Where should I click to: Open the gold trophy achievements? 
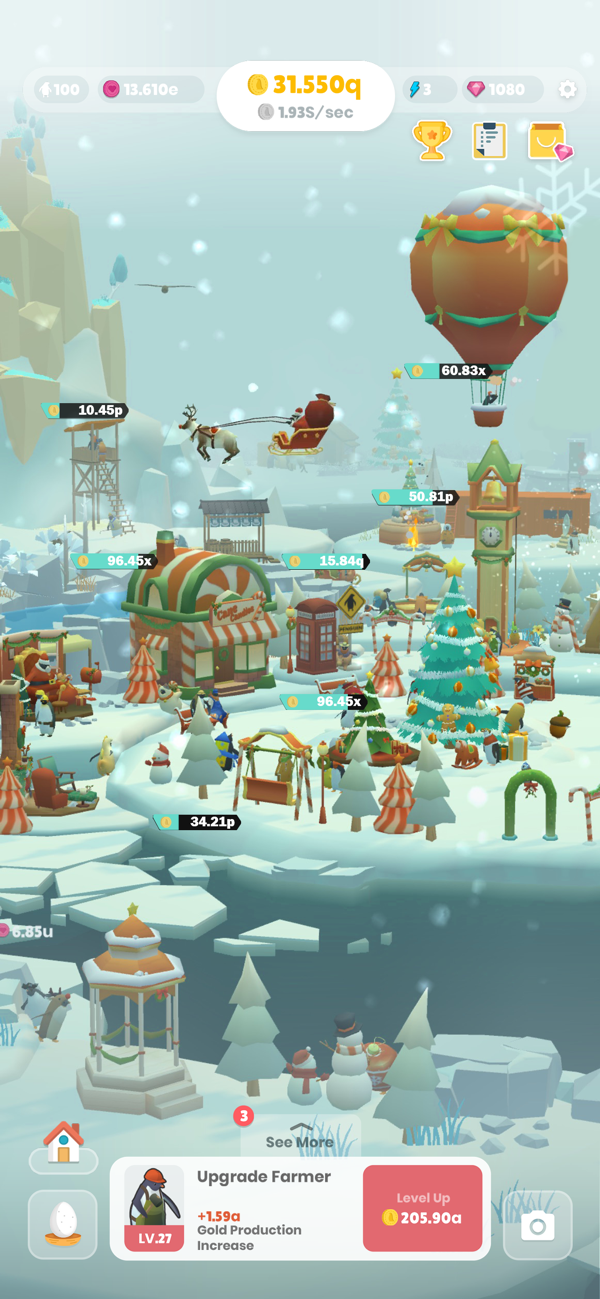tap(432, 141)
